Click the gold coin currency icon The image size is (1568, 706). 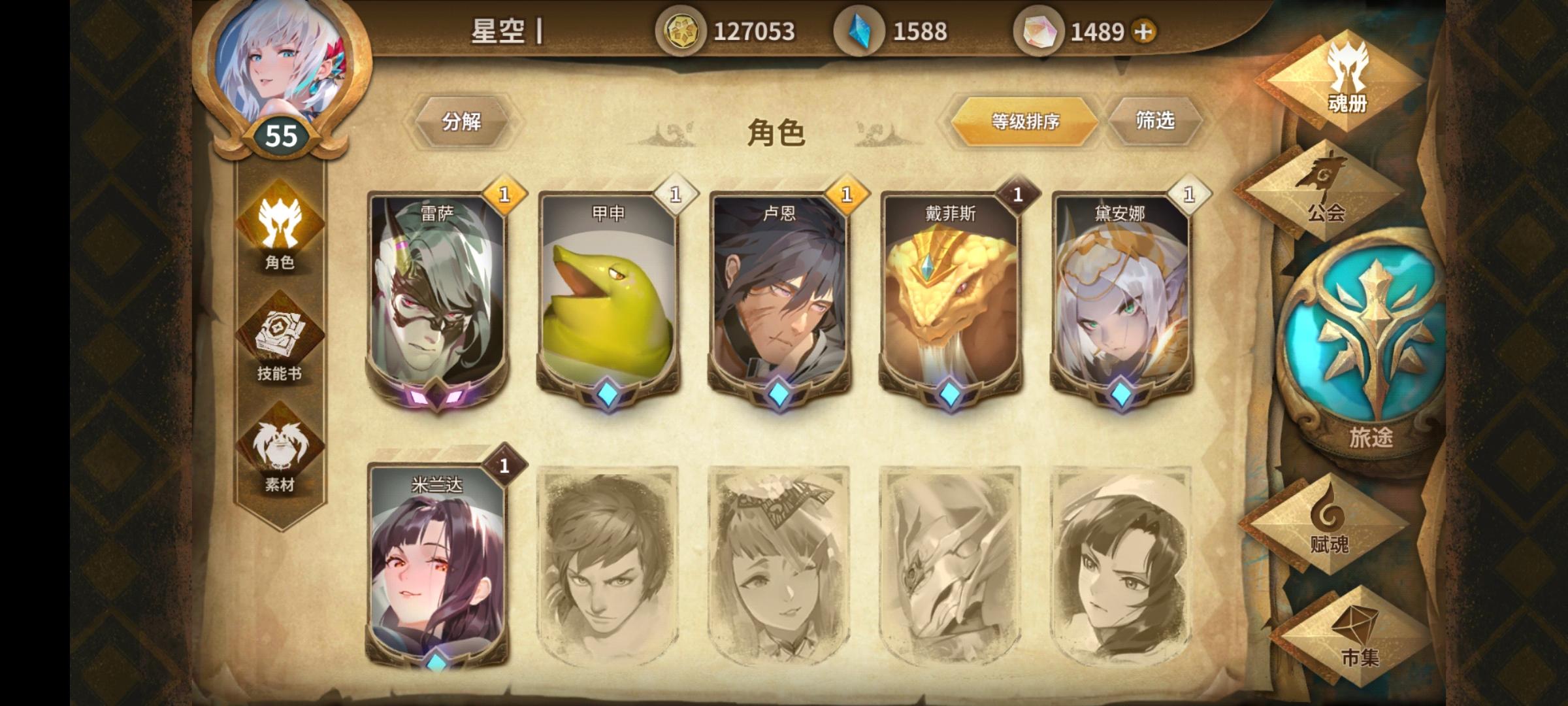[x=681, y=29]
